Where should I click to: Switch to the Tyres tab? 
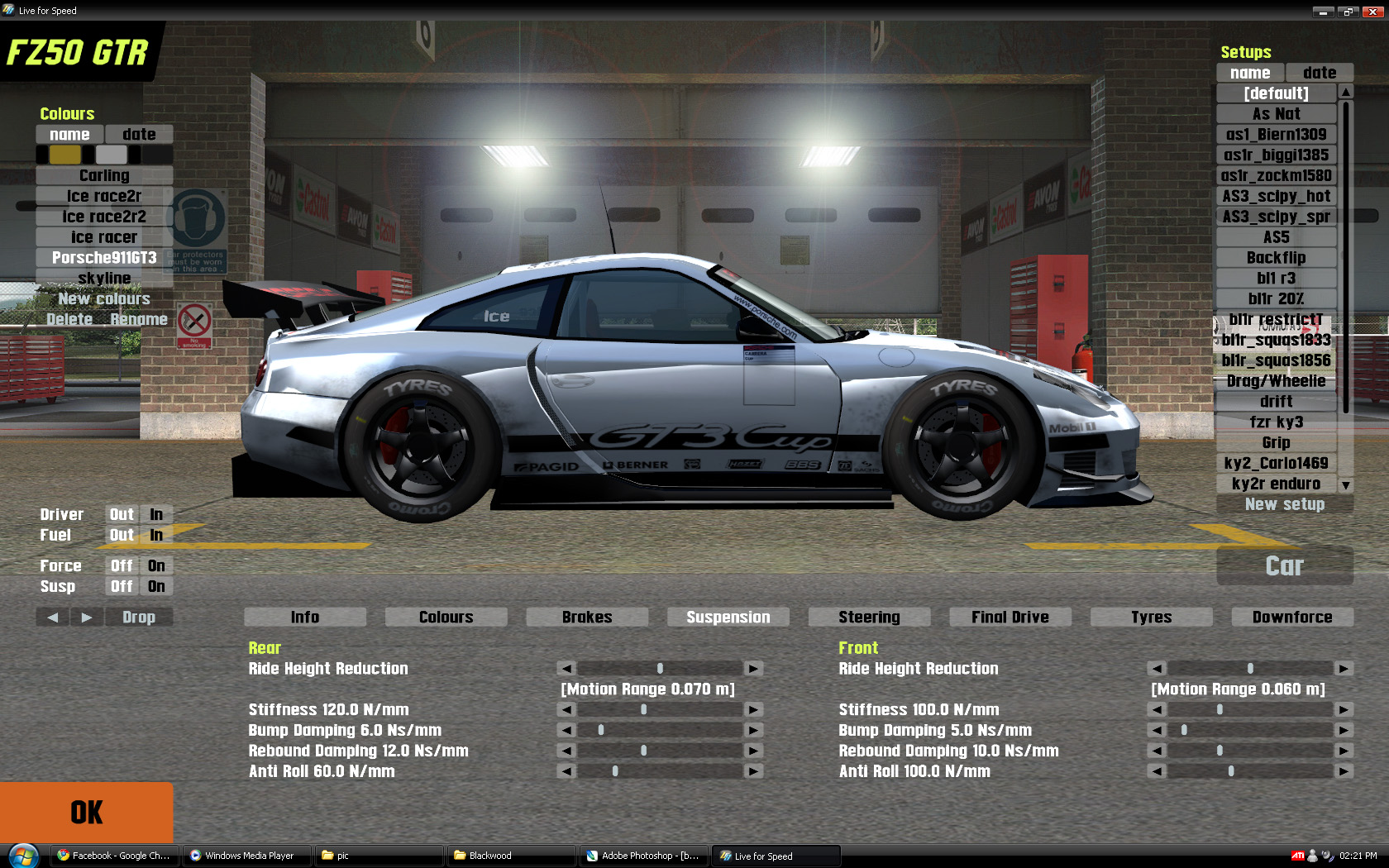click(1151, 617)
